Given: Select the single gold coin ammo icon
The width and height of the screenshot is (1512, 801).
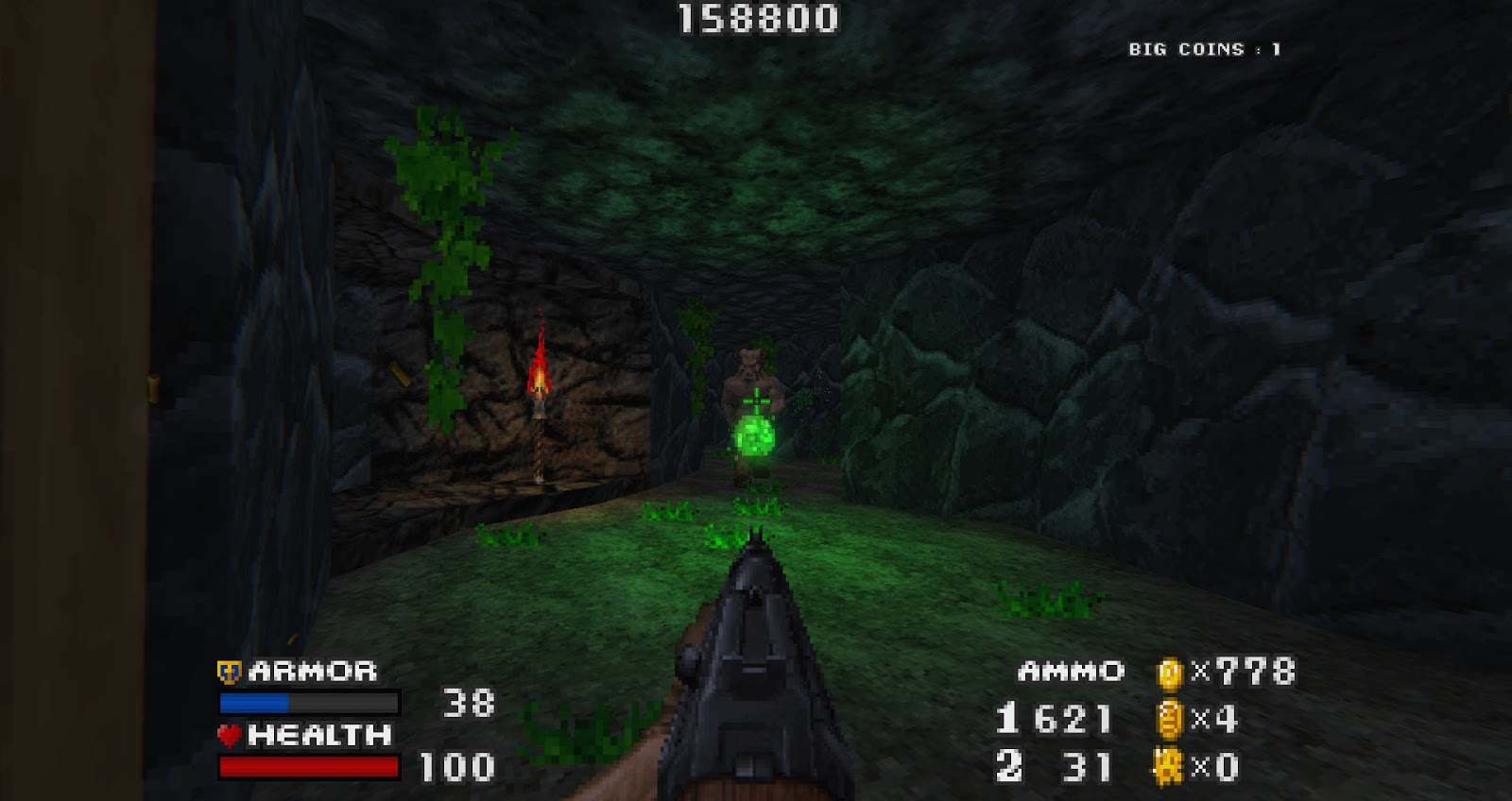Looking at the screenshot, I should (1172, 673).
